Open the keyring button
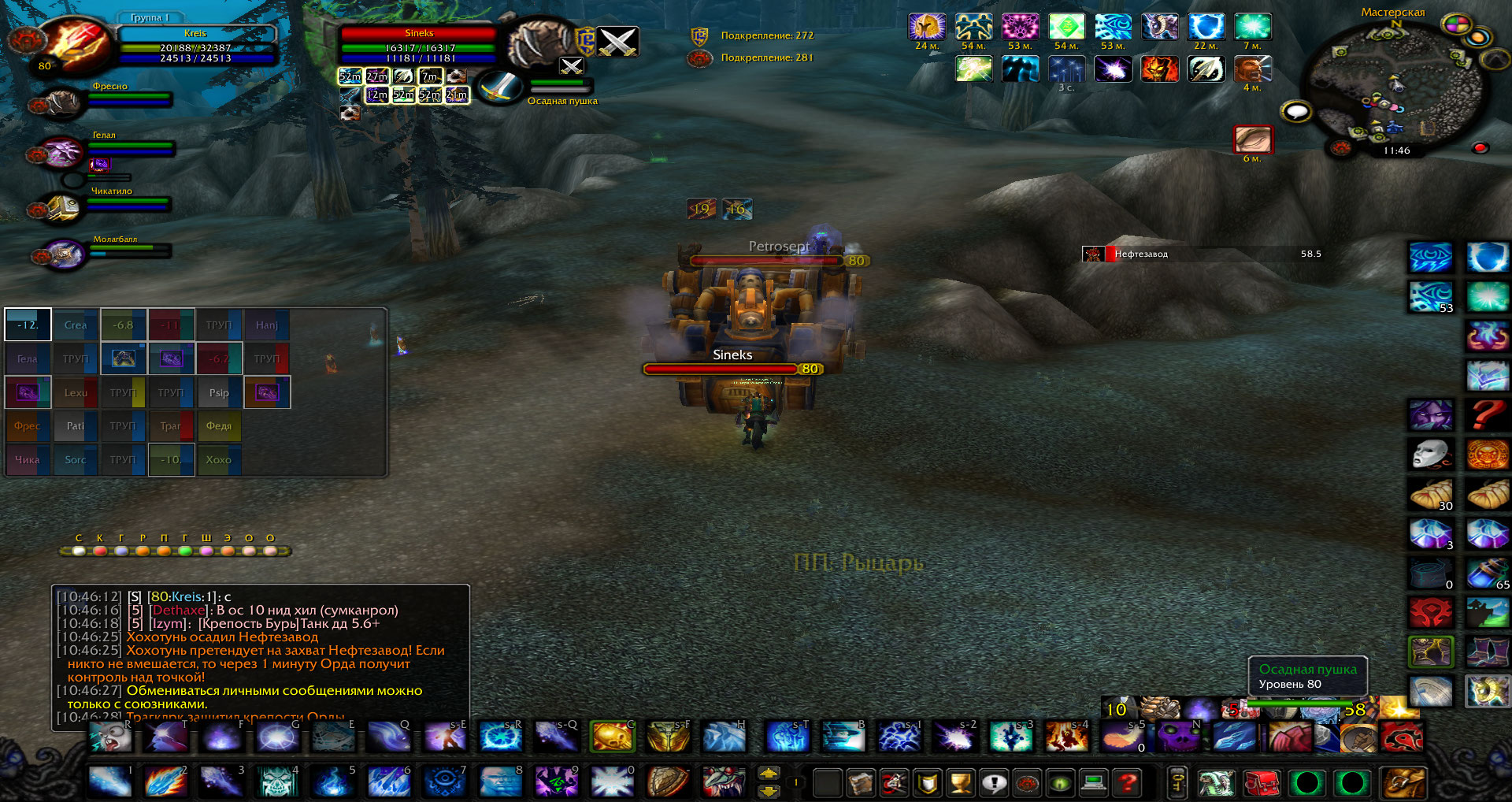 (1178, 783)
